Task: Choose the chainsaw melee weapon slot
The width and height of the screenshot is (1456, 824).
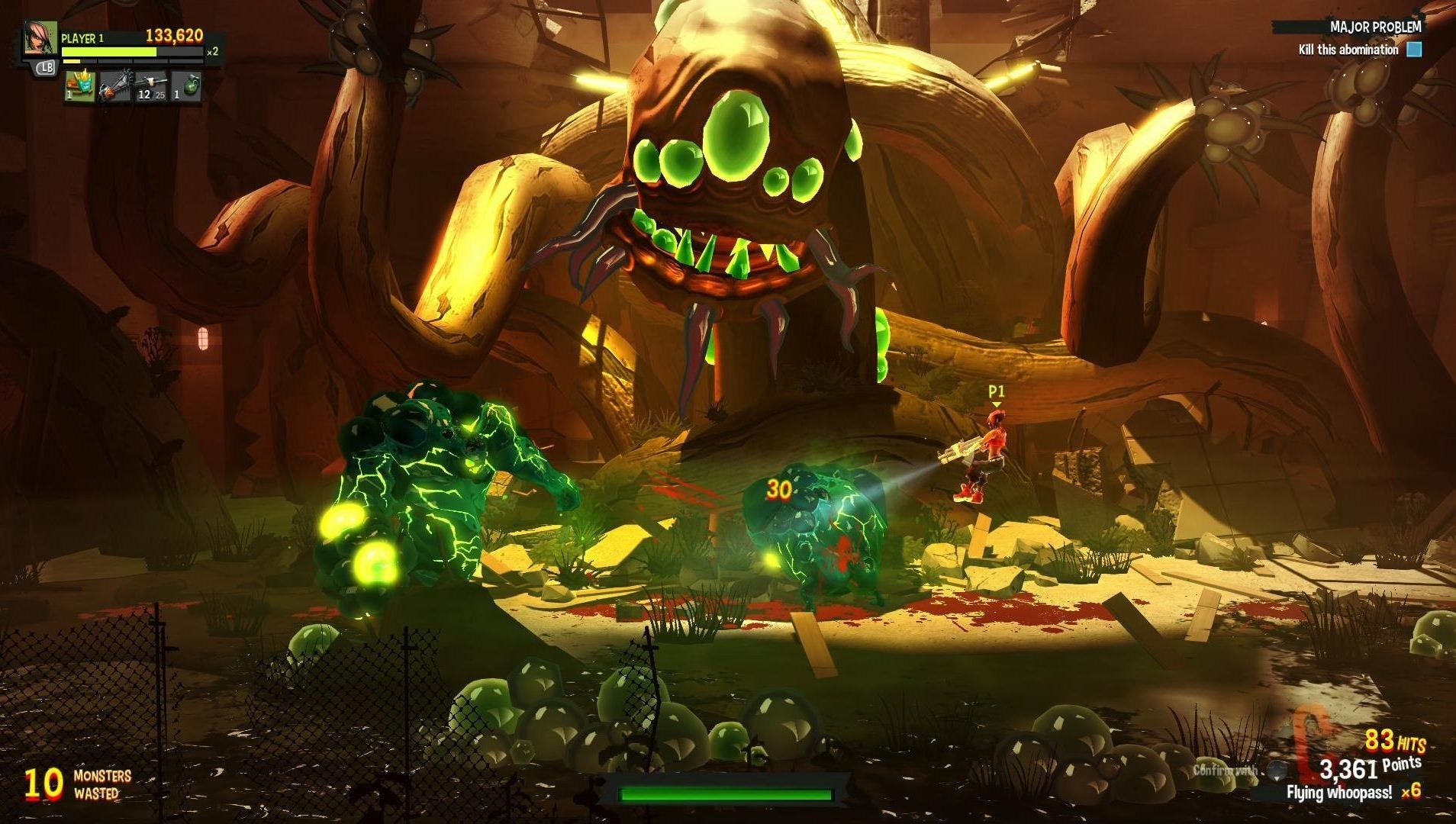Action: [115, 86]
